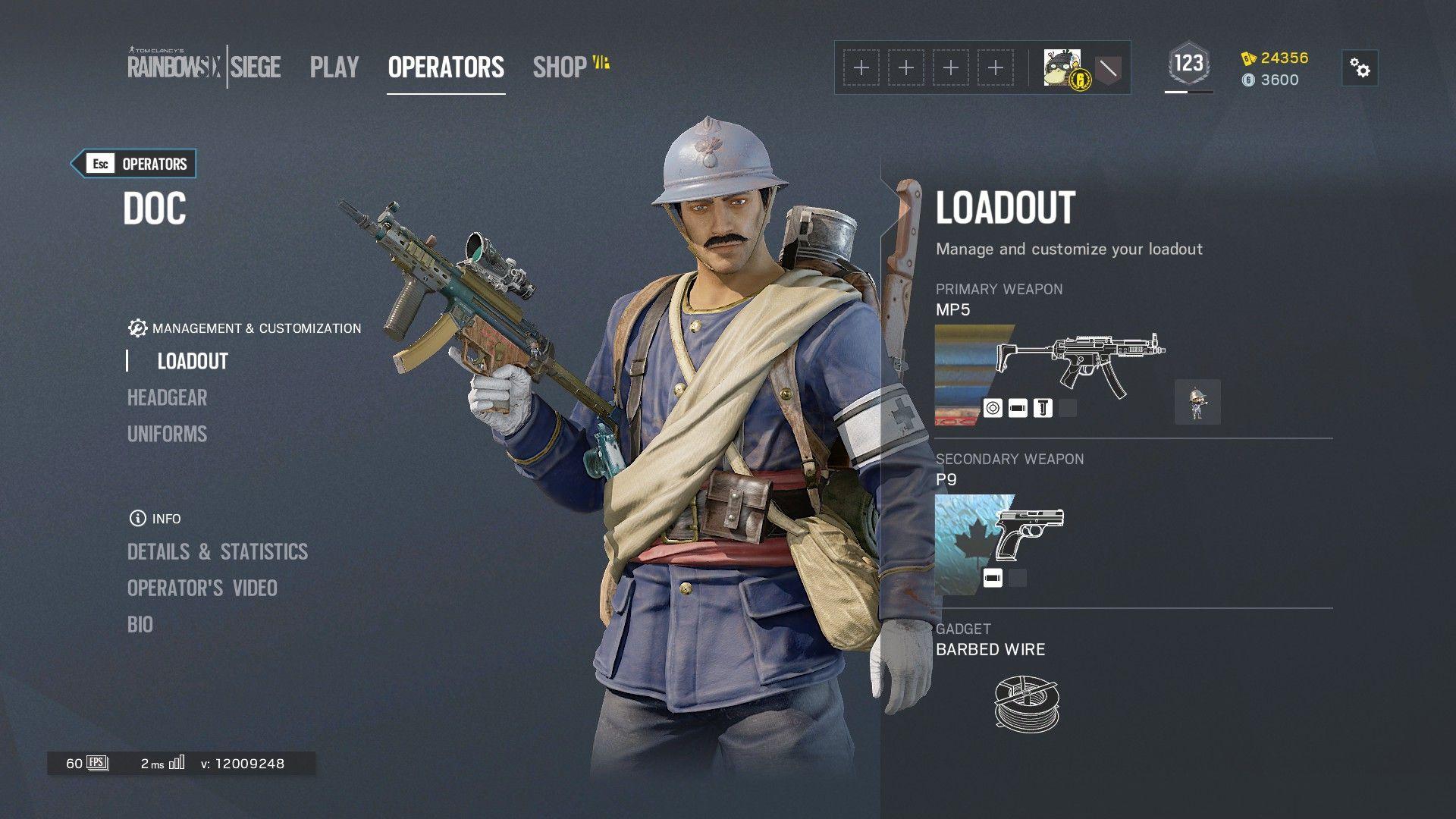Click the player profile avatar
Viewport: 1456px width, 819px height.
click(1062, 68)
